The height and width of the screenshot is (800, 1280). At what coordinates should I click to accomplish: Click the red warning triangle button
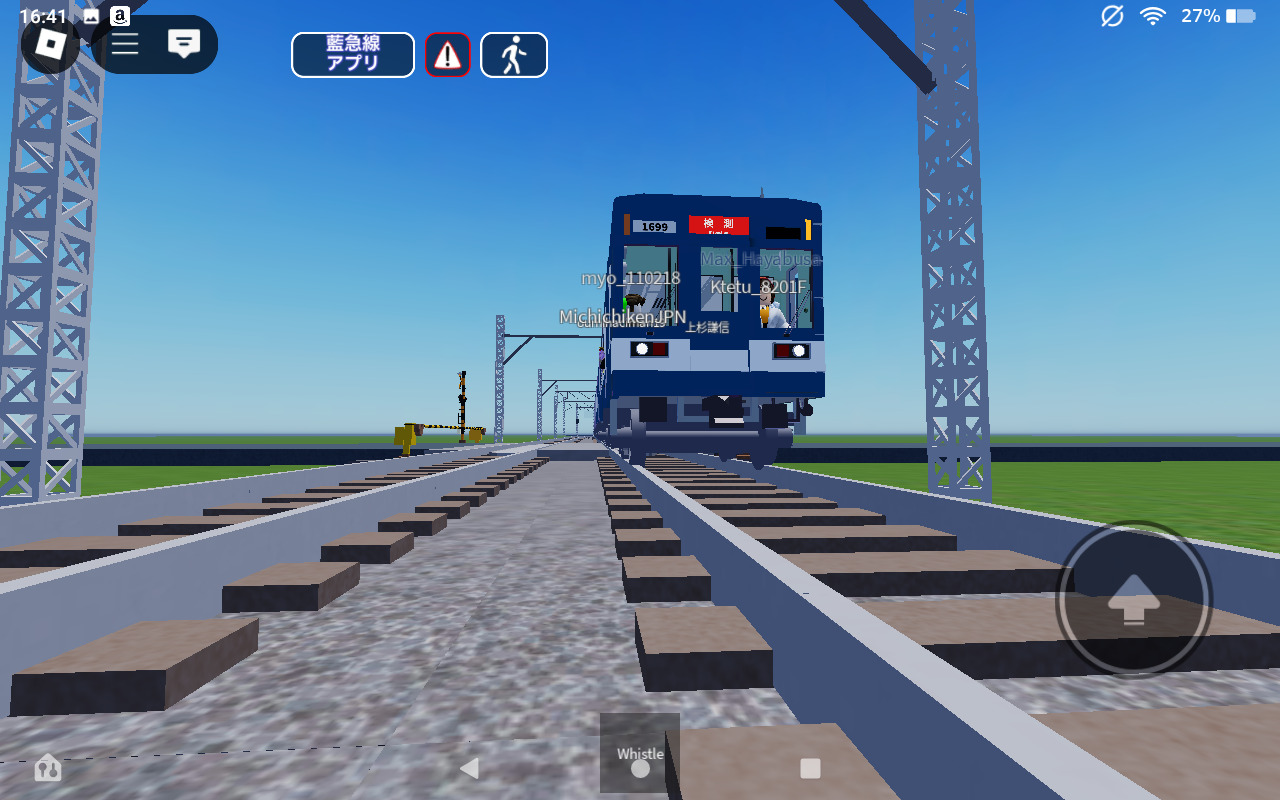point(448,55)
